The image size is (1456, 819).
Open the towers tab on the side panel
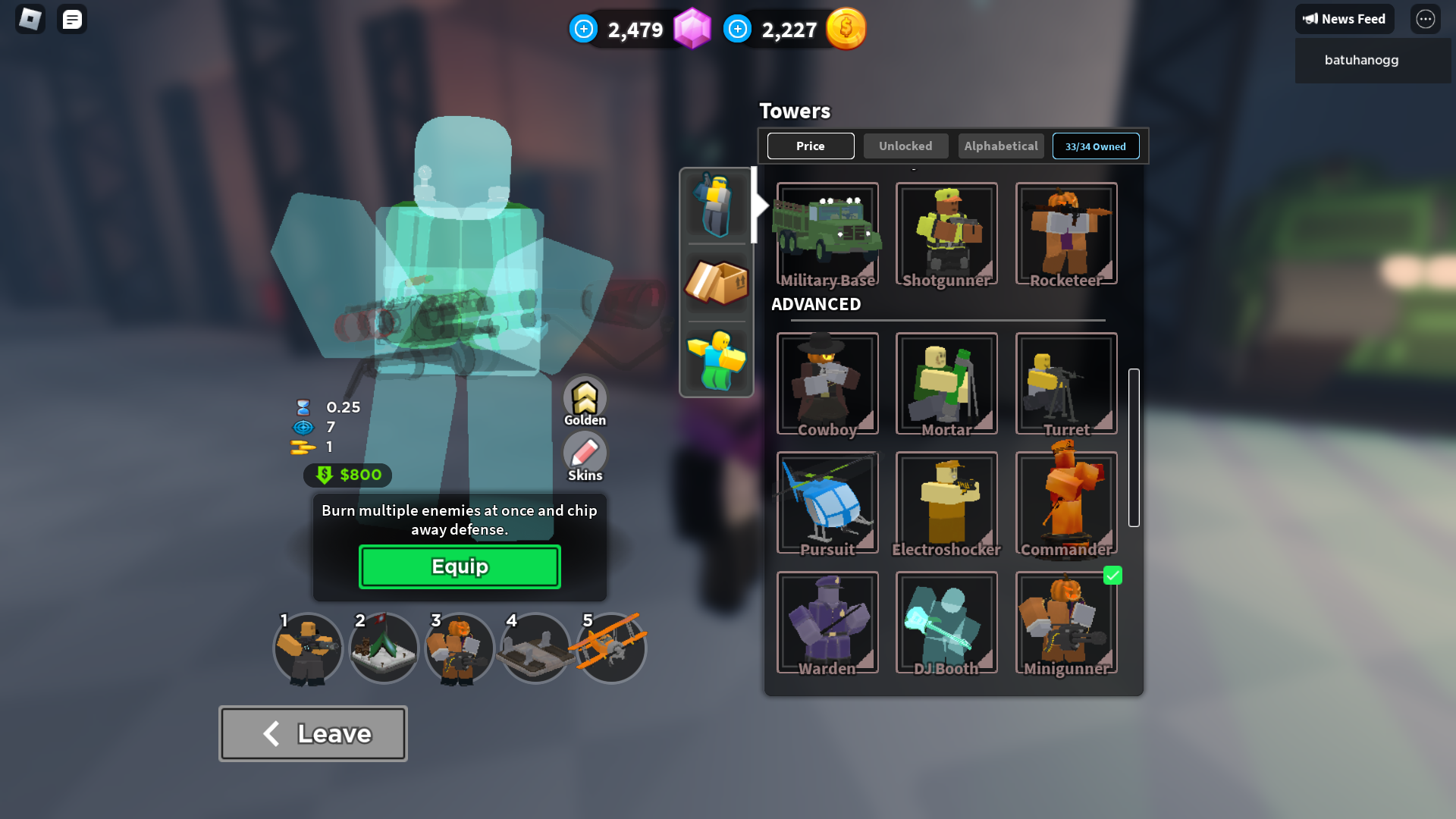[716, 205]
